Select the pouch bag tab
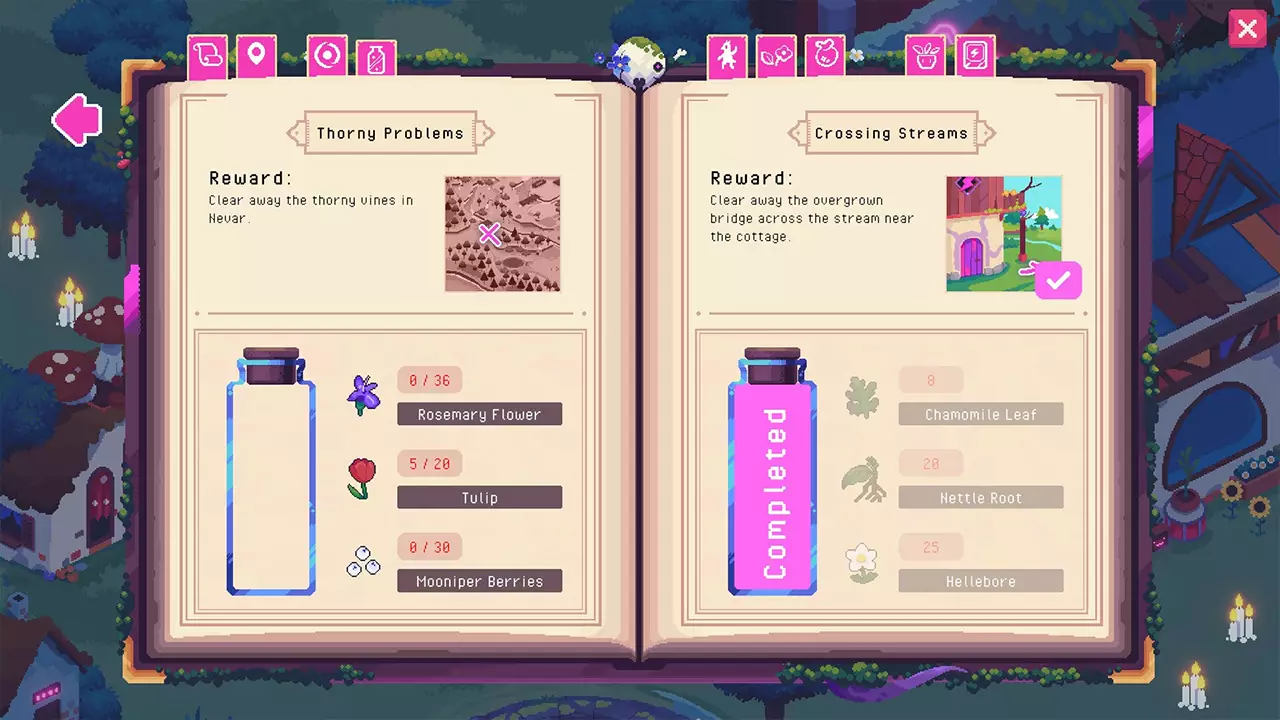The image size is (1280, 720). [825, 57]
